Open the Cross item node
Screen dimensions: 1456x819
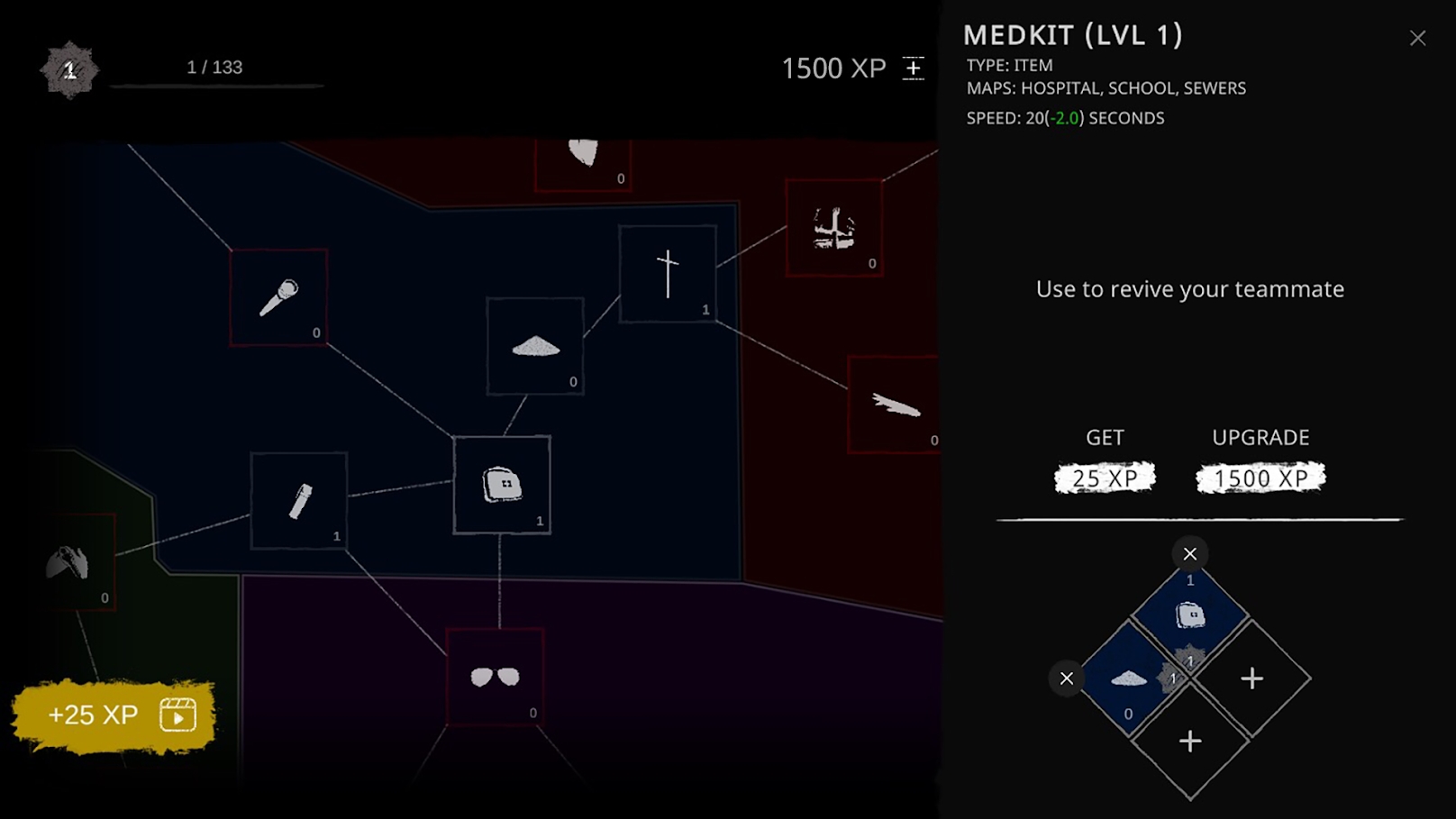(x=667, y=273)
